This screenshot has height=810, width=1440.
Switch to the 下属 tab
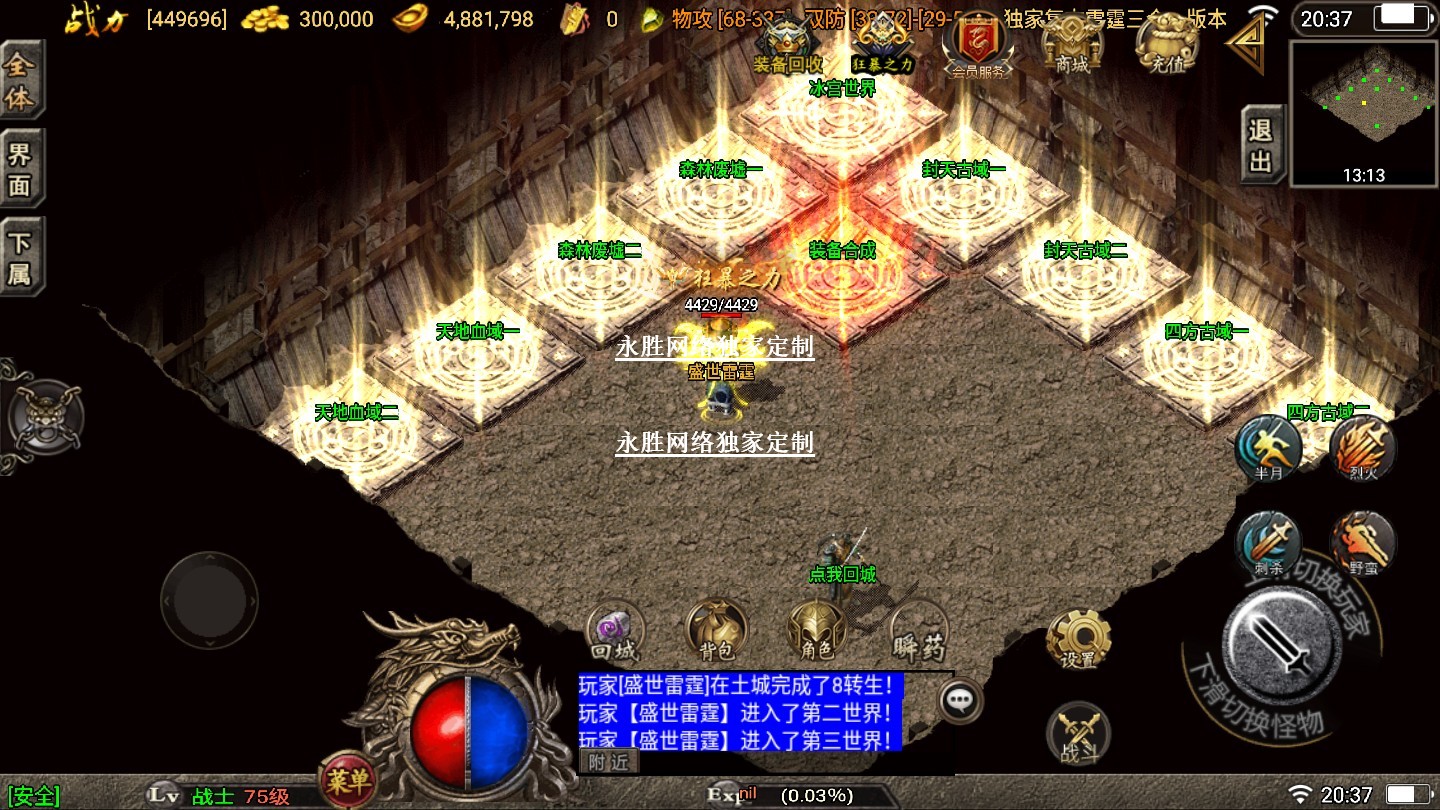point(21,257)
